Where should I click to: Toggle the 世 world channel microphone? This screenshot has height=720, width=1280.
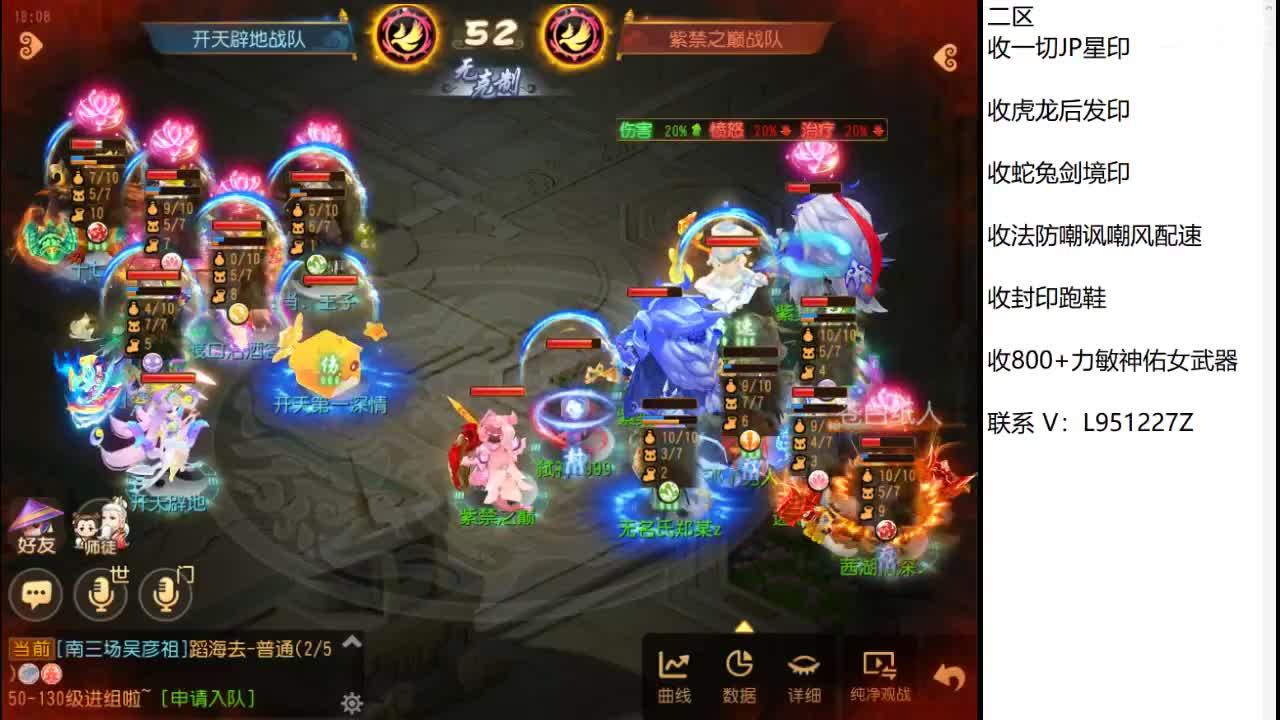(100, 594)
